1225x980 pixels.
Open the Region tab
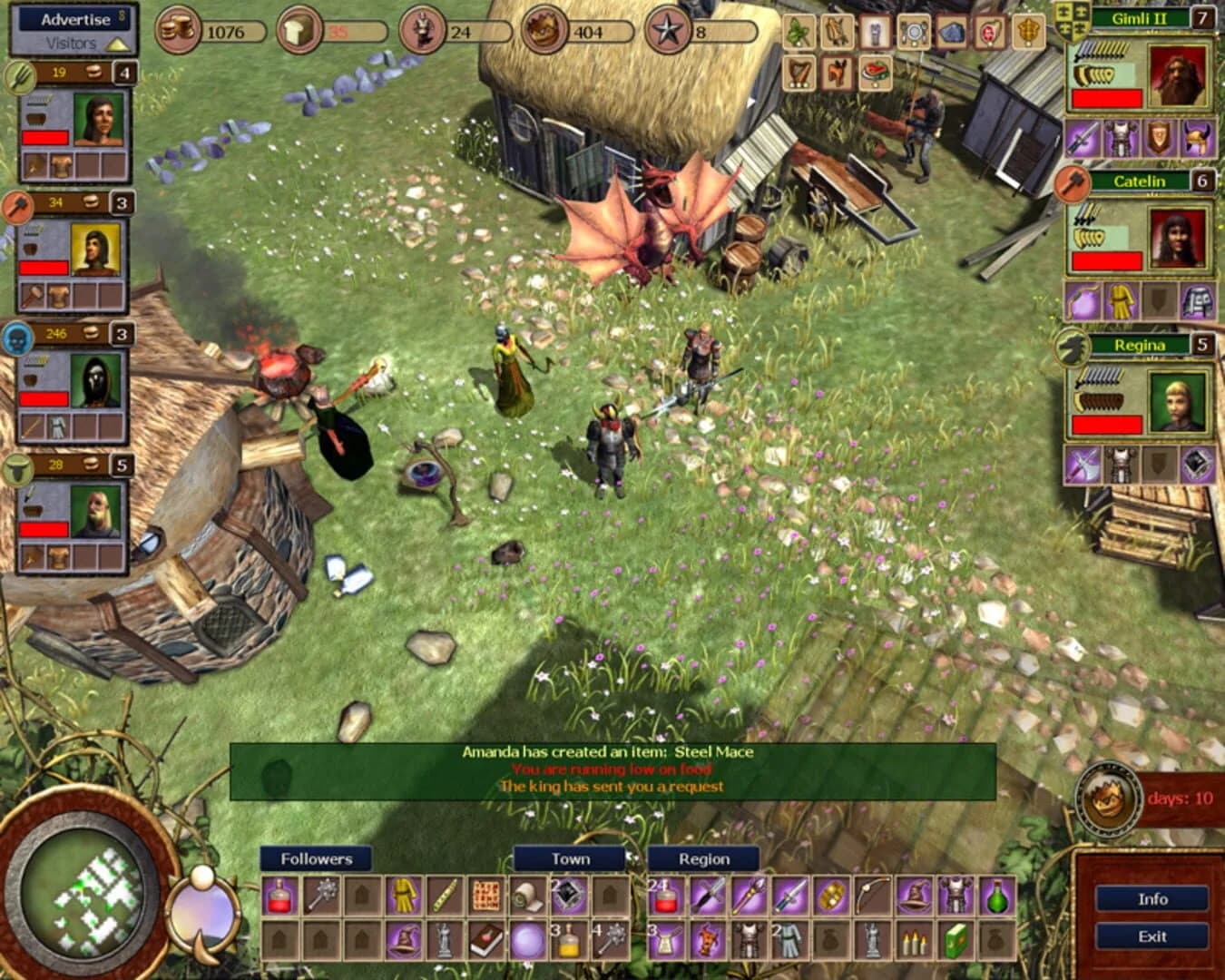(x=705, y=858)
